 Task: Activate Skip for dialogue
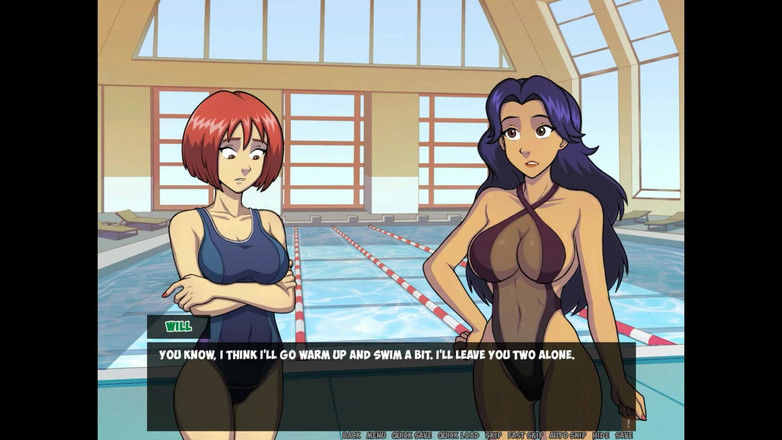pyautogui.click(x=493, y=435)
